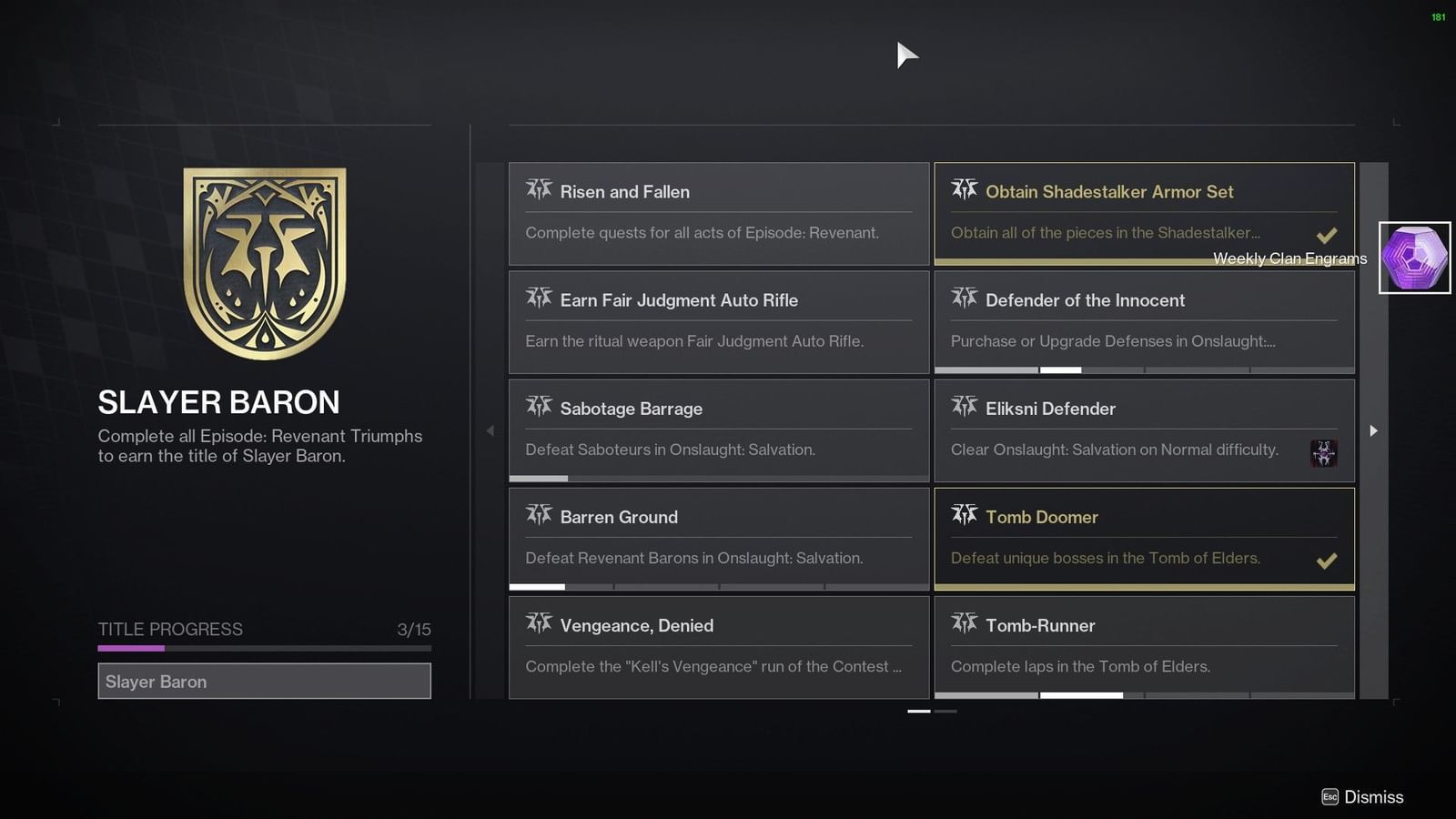Open the Eliksni Defender triumph entry
This screenshot has width=1456, height=819.
[x=1142, y=429]
